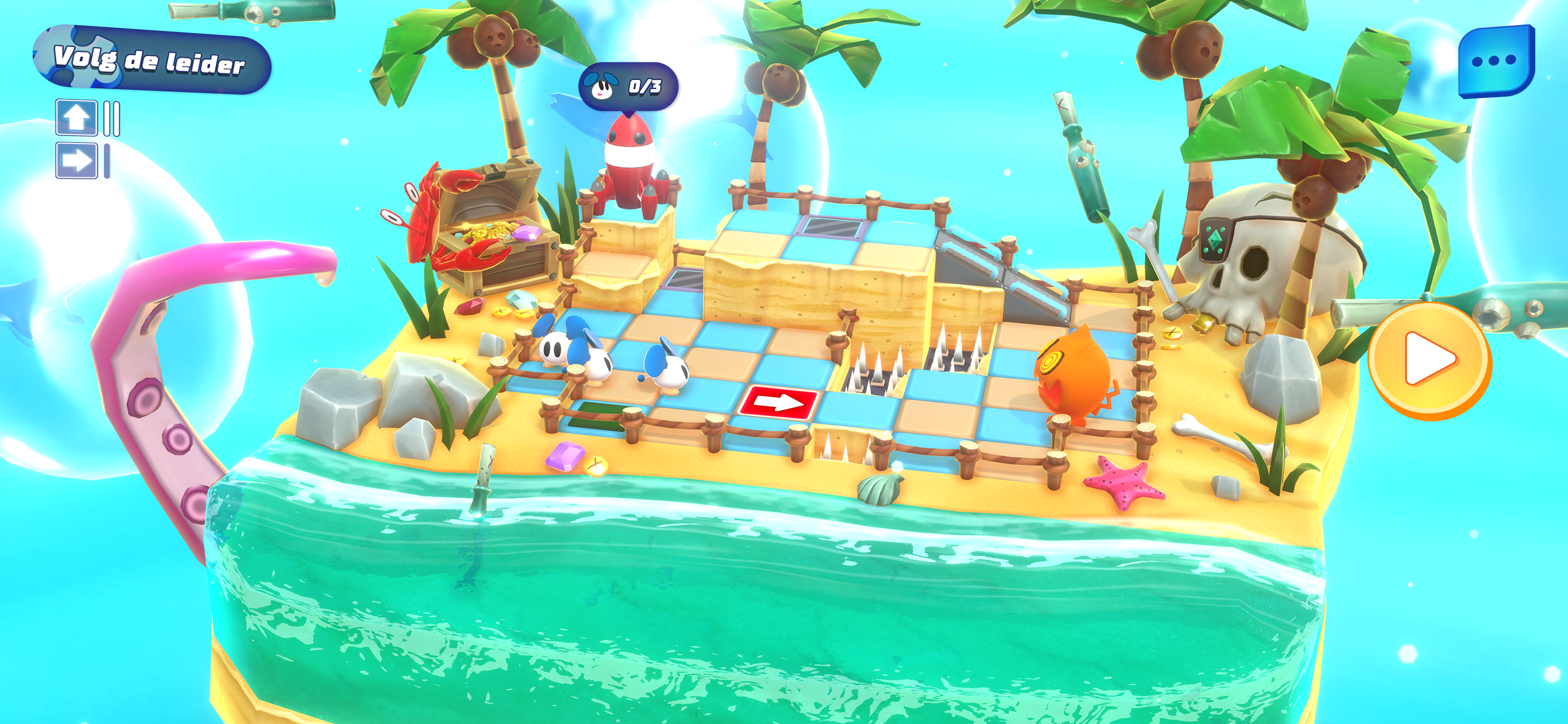
Task: Tap the red arrow tile placed on board
Action: (x=779, y=402)
